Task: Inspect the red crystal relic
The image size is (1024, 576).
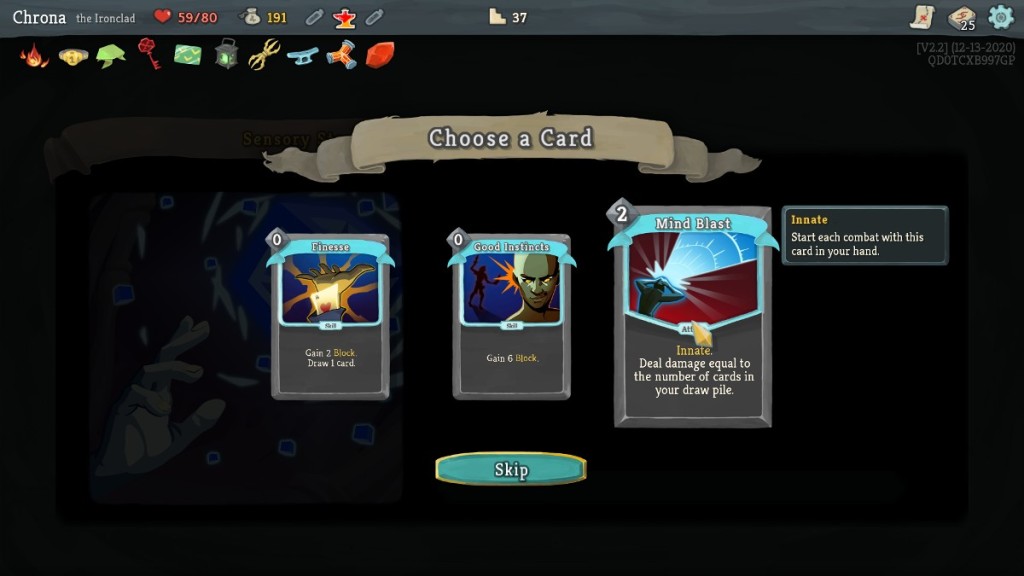Action: click(379, 55)
